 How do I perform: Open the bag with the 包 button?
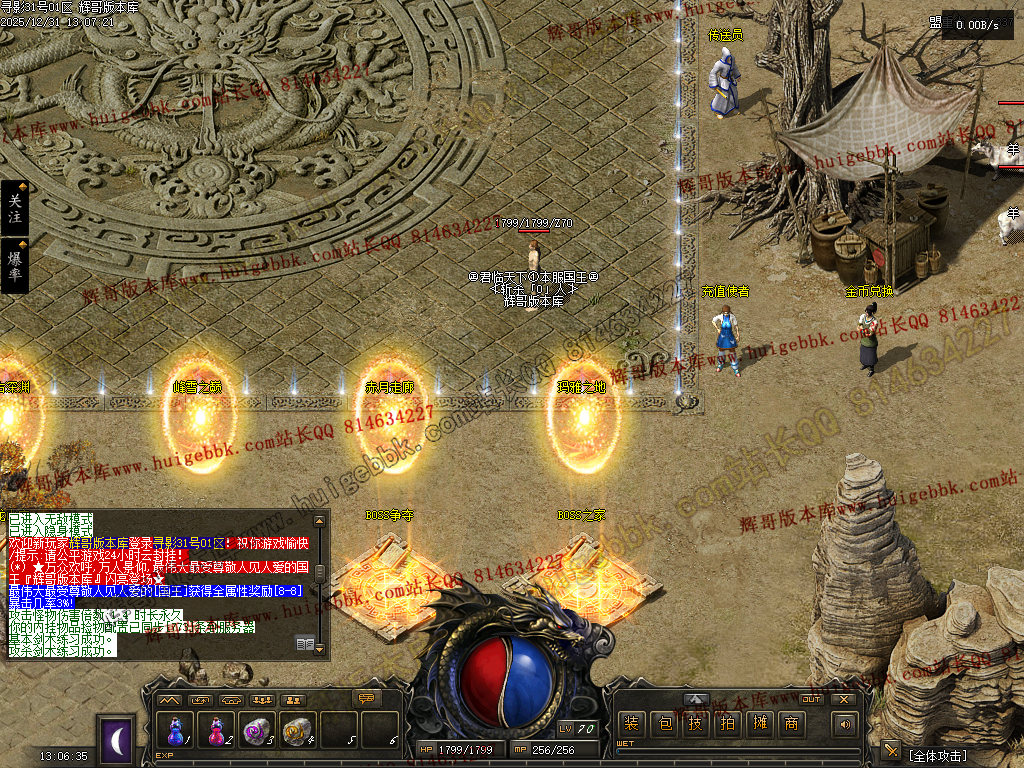(x=663, y=724)
